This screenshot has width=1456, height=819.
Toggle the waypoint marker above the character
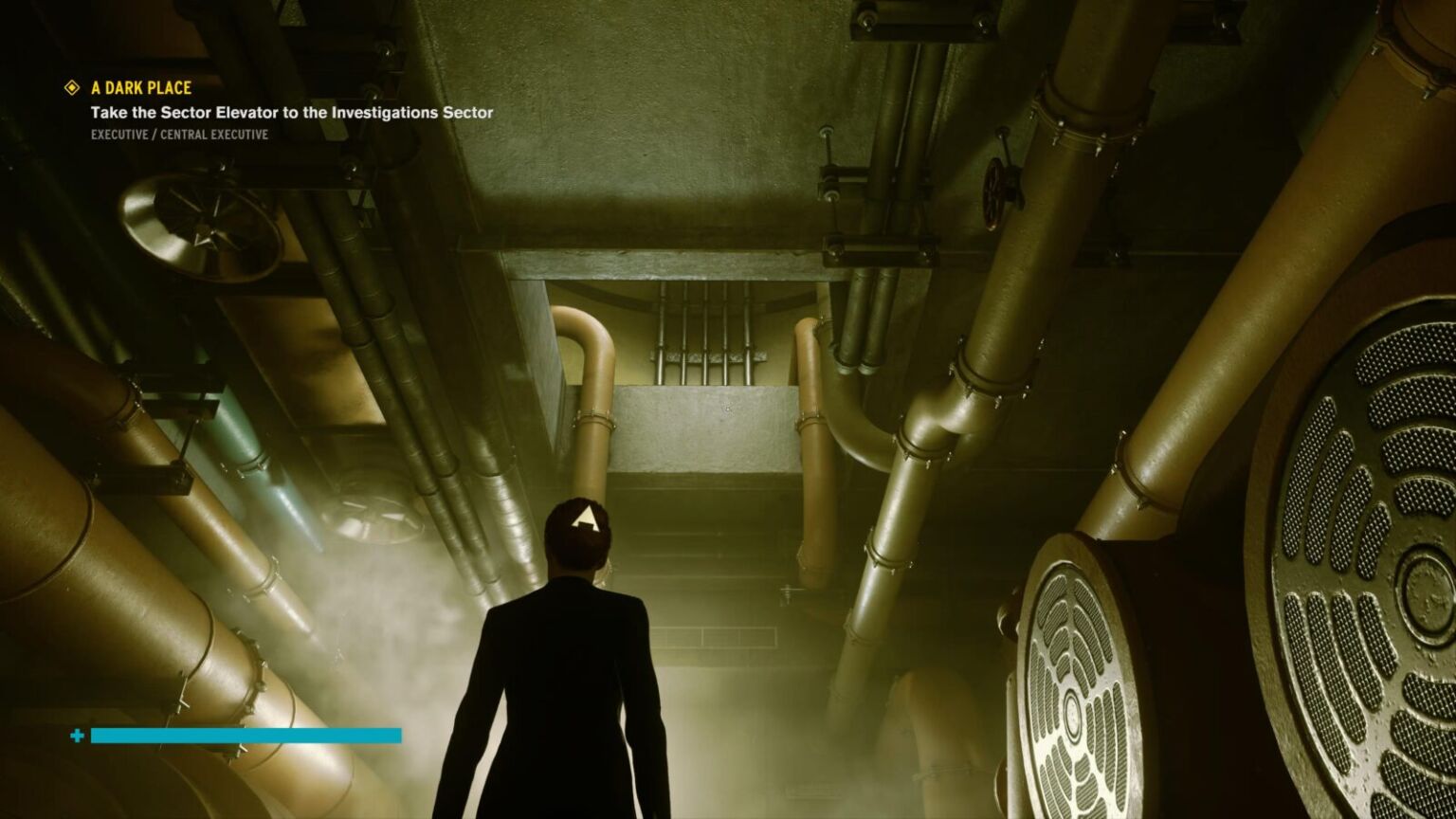click(x=582, y=519)
